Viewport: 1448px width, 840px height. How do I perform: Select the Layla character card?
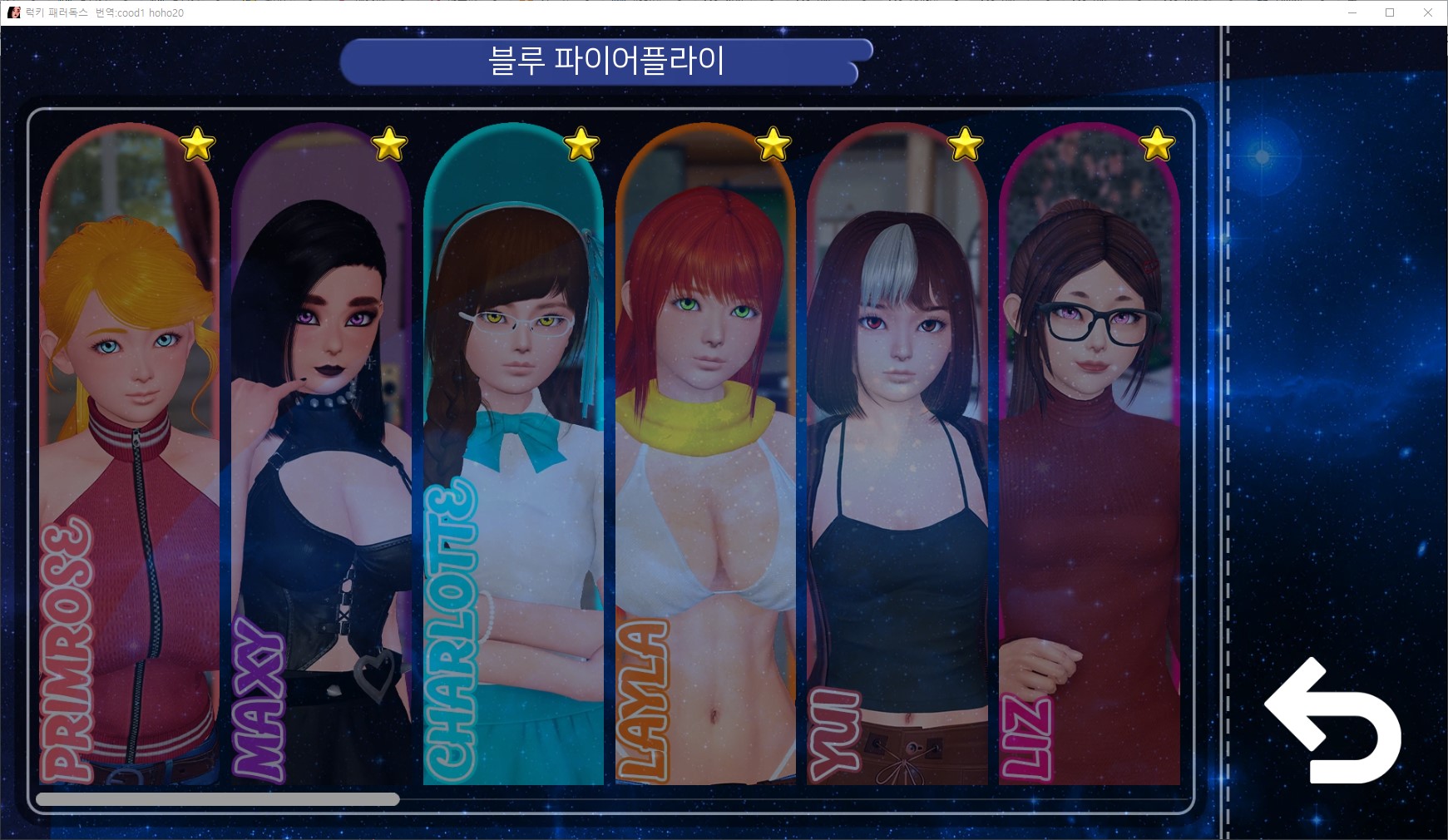[705, 457]
